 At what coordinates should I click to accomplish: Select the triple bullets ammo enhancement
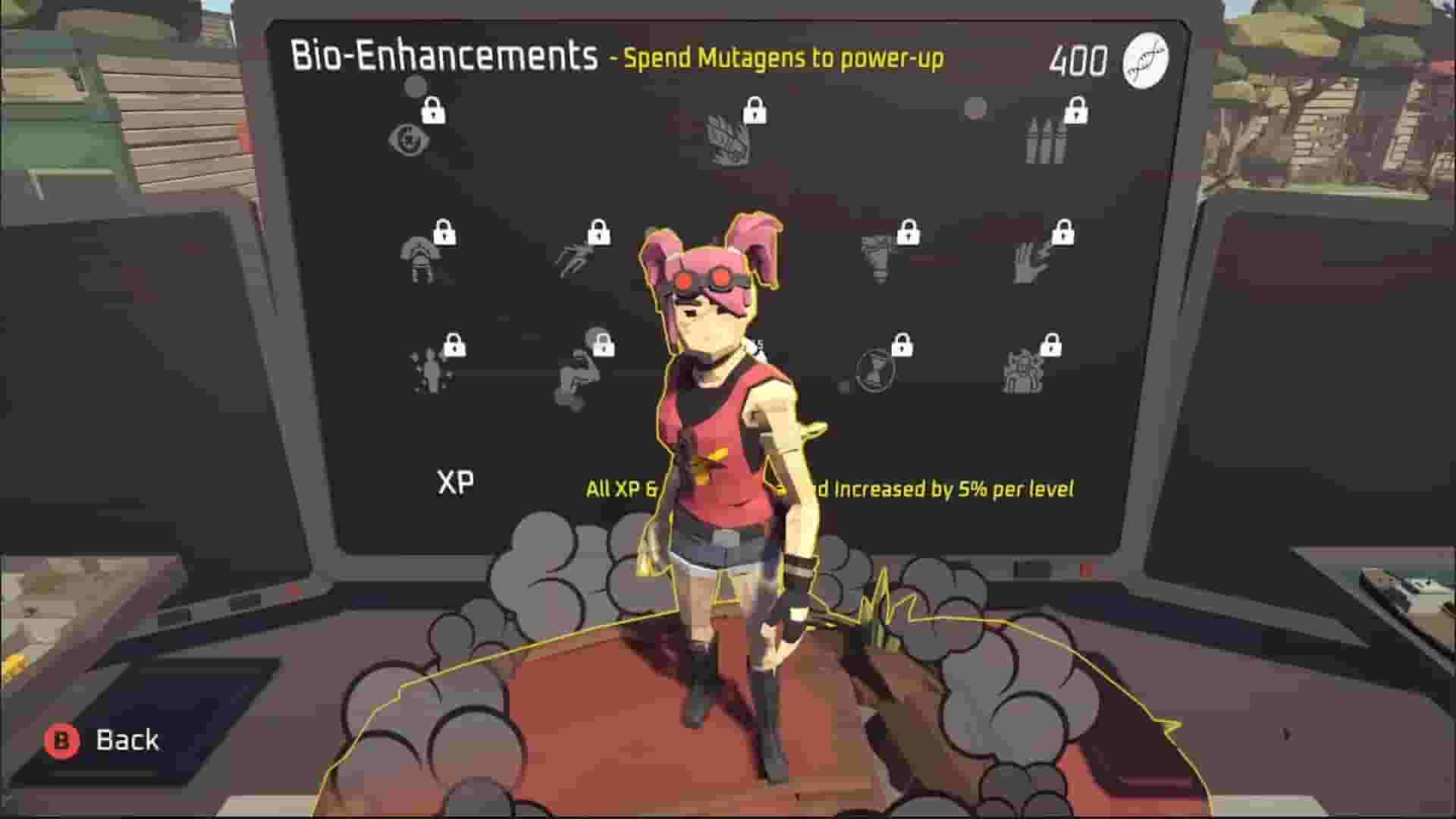pos(1046,140)
